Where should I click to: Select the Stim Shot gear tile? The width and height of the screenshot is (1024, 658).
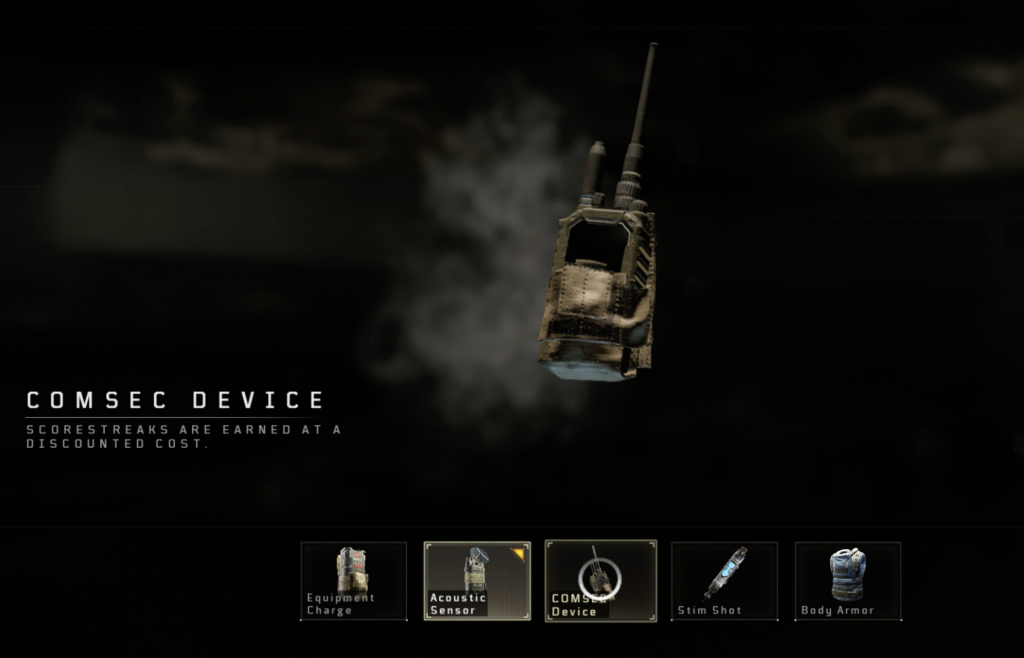pyautogui.click(x=724, y=581)
